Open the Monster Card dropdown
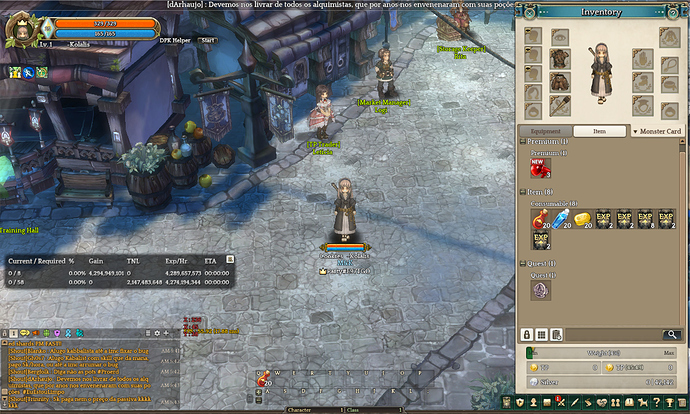Viewport: 690px width, 414px height. pyautogui.click(x=658, y=131)
